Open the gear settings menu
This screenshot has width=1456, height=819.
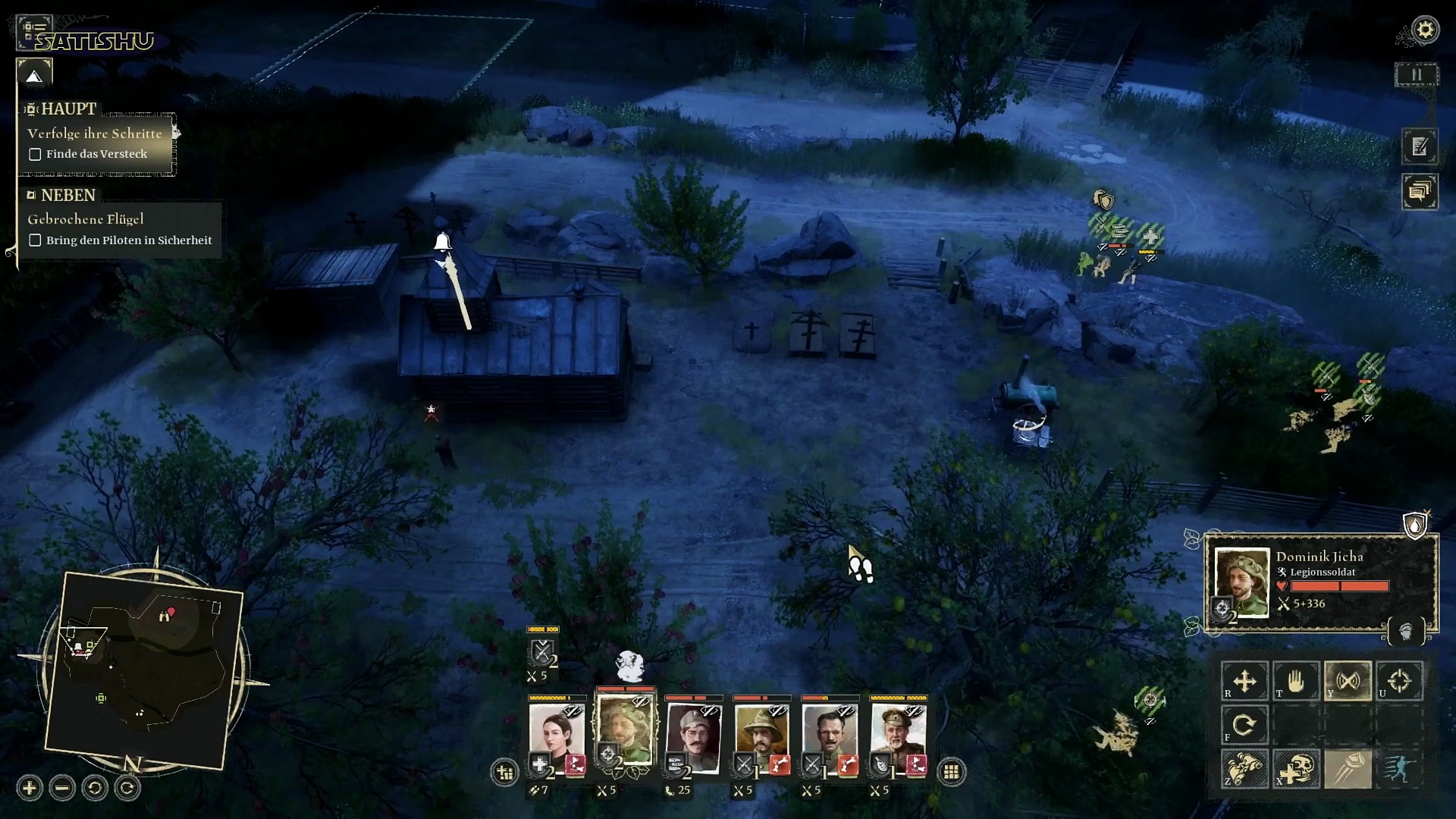1425,30
